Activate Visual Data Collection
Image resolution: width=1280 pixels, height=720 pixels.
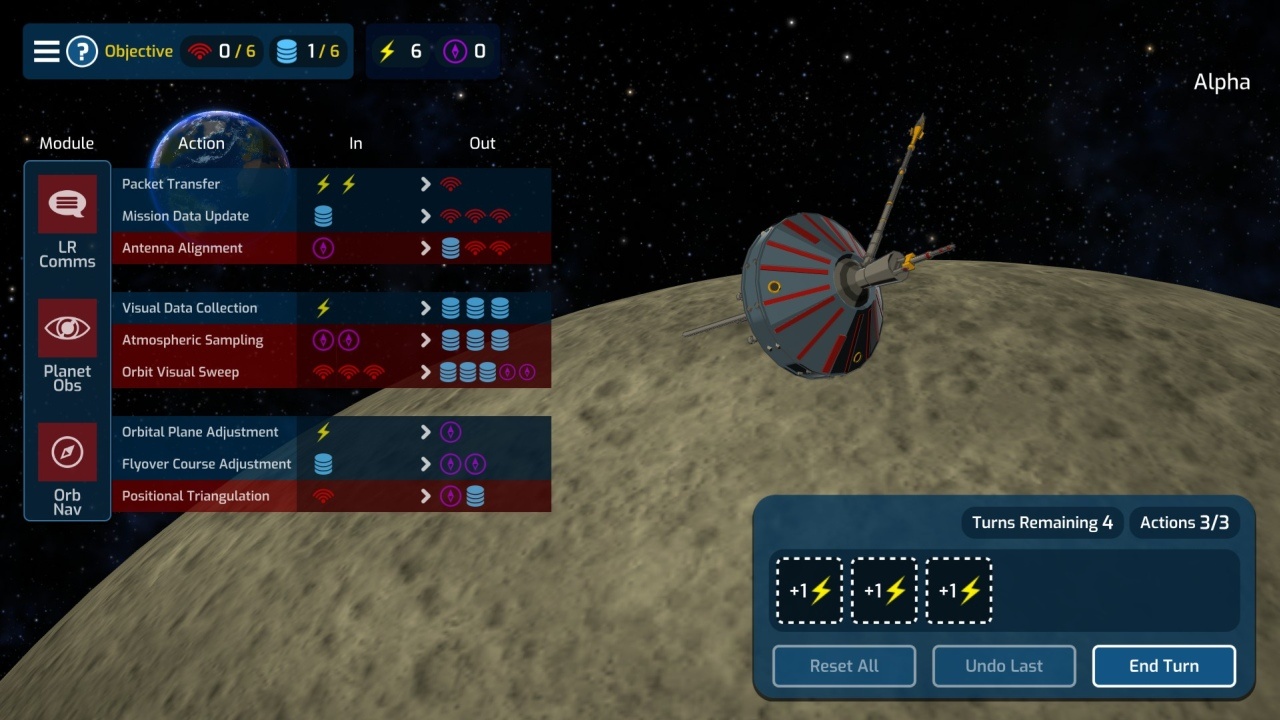(x=189, y=308)
